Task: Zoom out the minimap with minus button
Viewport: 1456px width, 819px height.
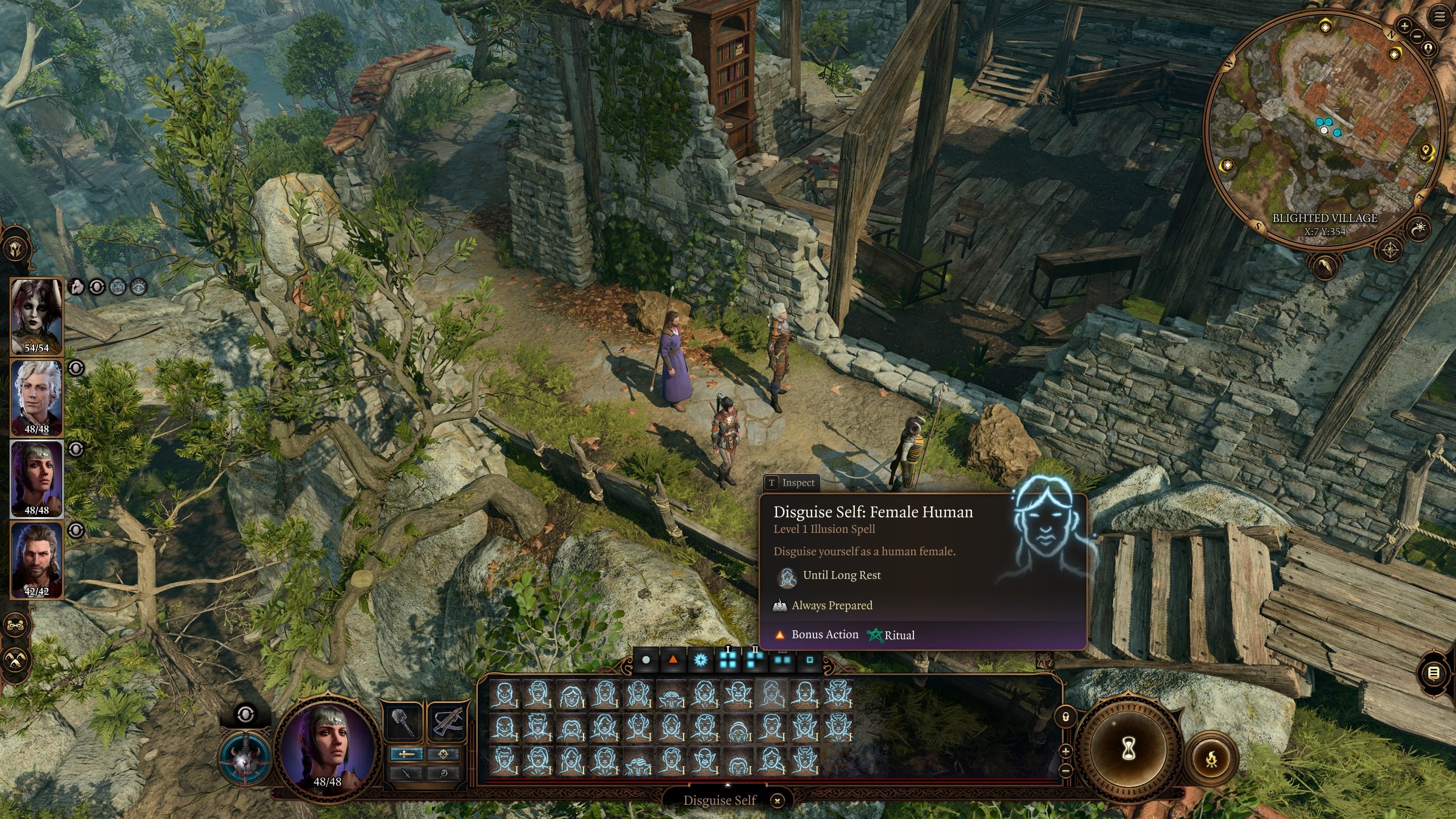Action: 1417,35
